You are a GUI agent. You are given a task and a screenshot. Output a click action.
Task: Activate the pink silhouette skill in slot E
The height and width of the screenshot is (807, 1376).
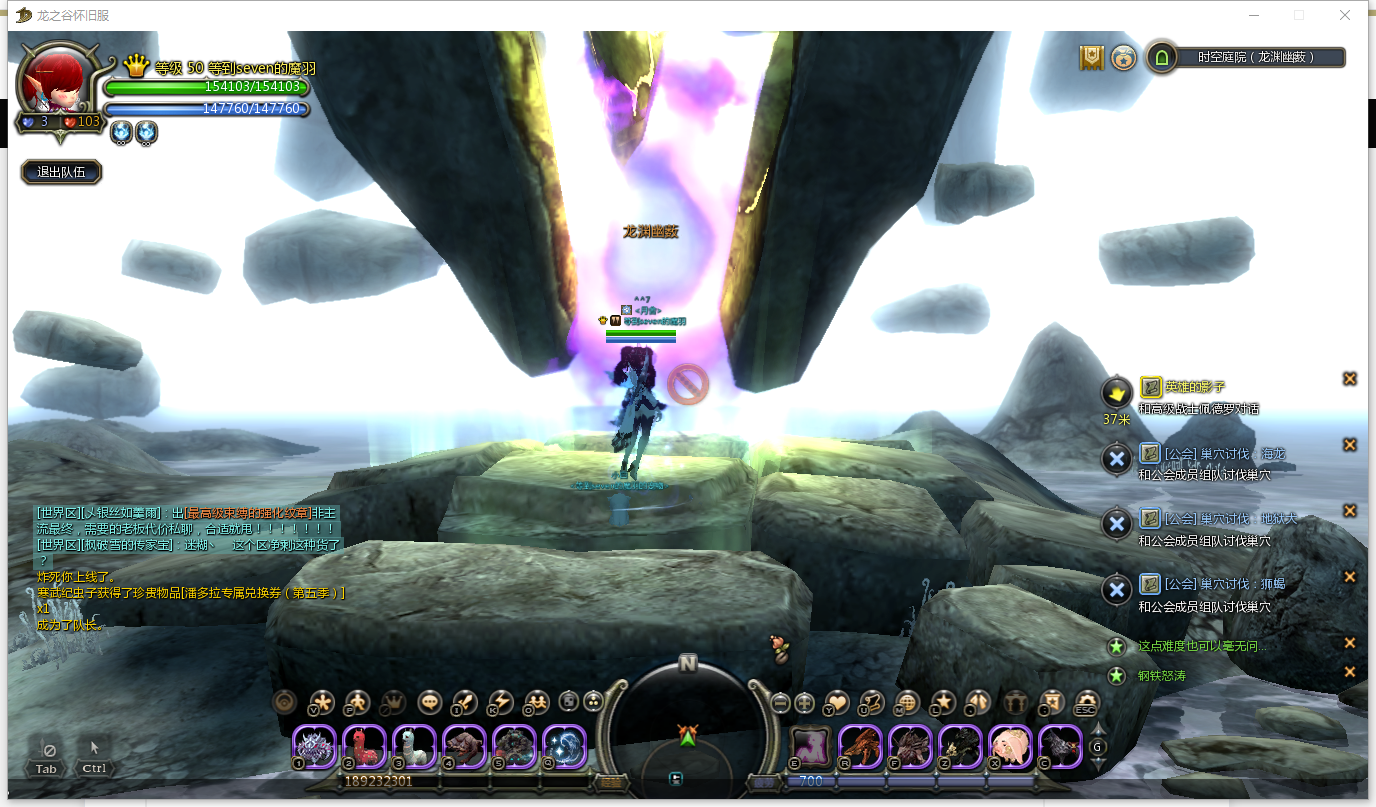point(810,746)
